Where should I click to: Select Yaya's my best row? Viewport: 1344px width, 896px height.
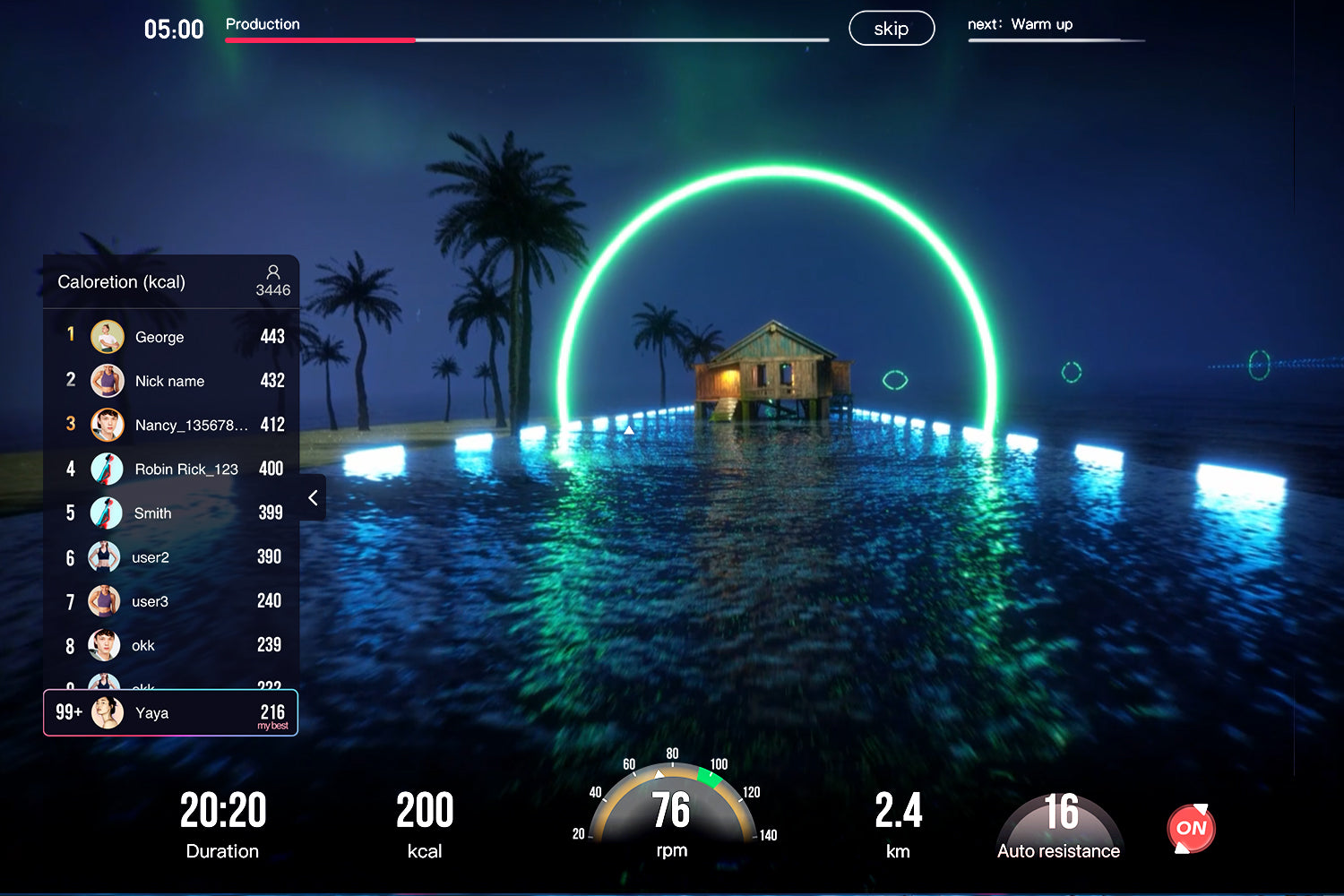tap(170, 713)
